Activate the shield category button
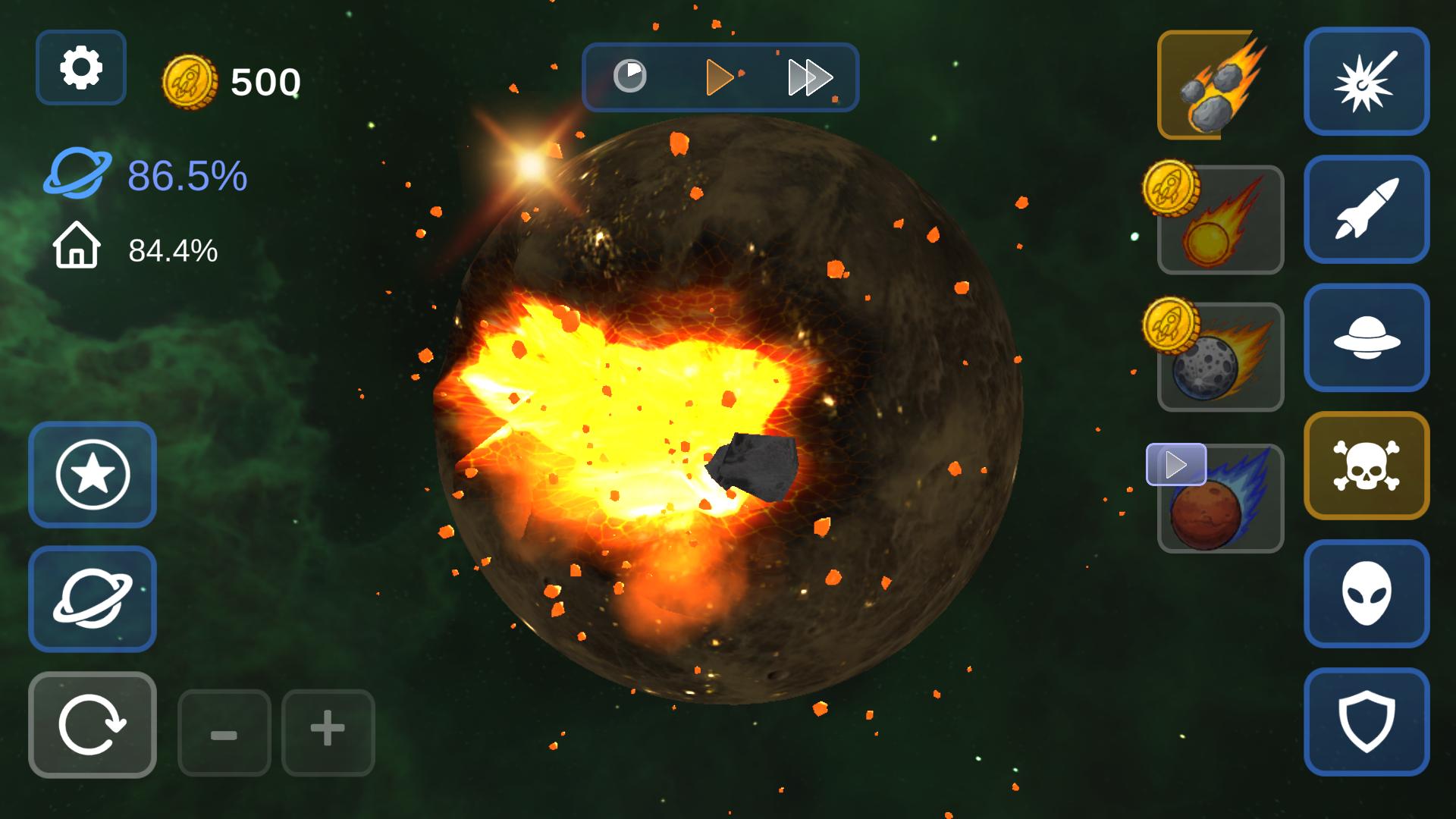The height and width of the screenshot is (819, 1456). [x=1367, y=722]
